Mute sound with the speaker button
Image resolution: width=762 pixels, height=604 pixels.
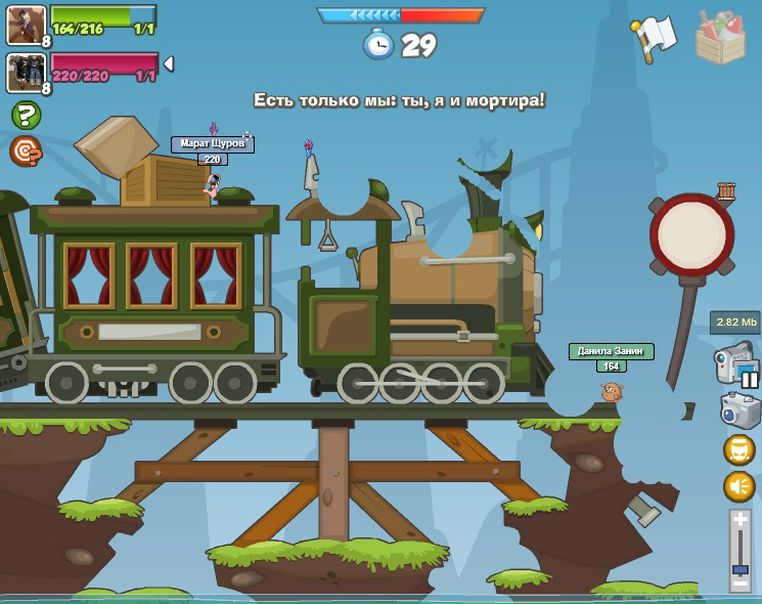(x=739, y=487)
